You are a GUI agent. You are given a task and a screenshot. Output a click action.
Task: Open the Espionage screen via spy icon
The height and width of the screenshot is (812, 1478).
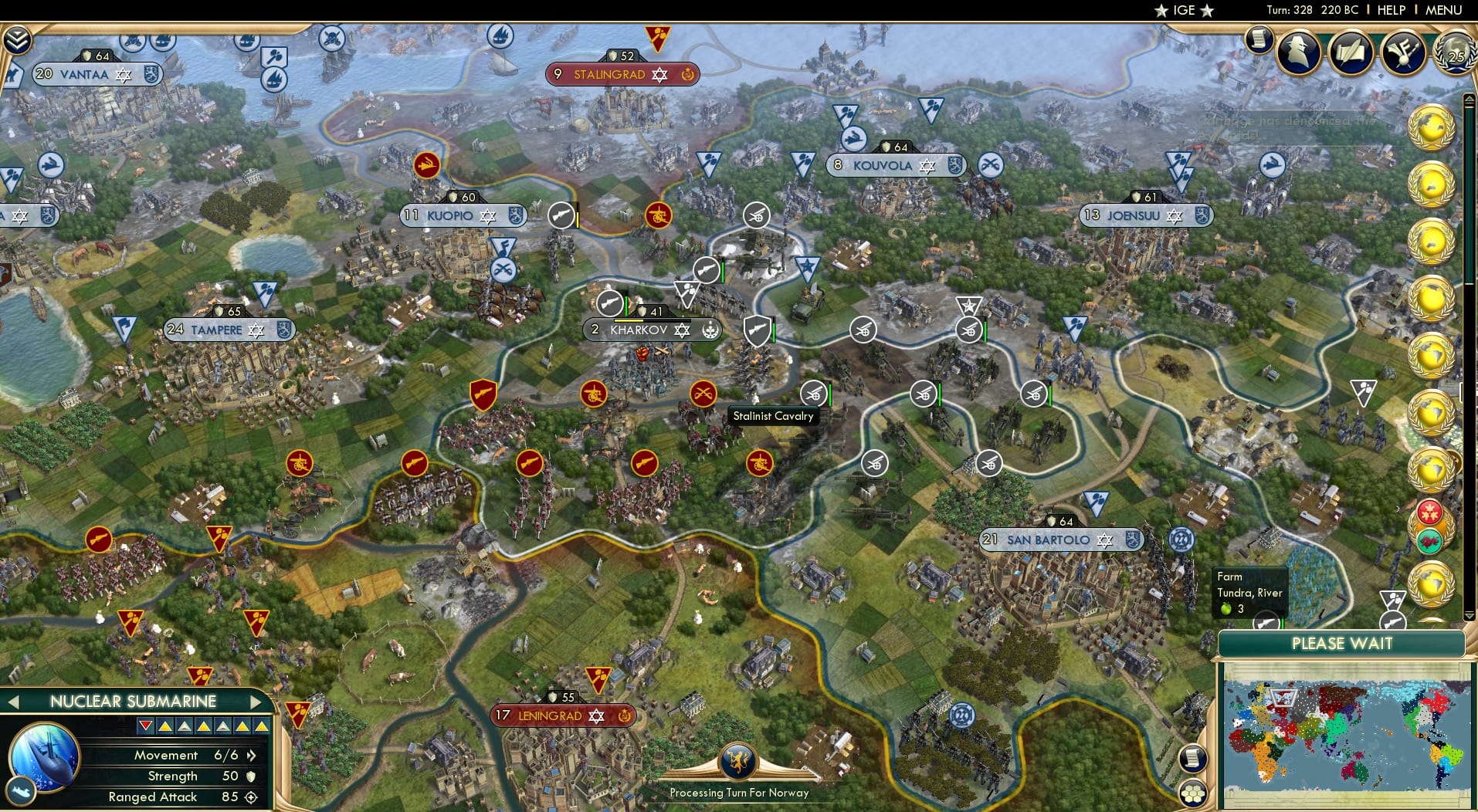click(1298, 52)
